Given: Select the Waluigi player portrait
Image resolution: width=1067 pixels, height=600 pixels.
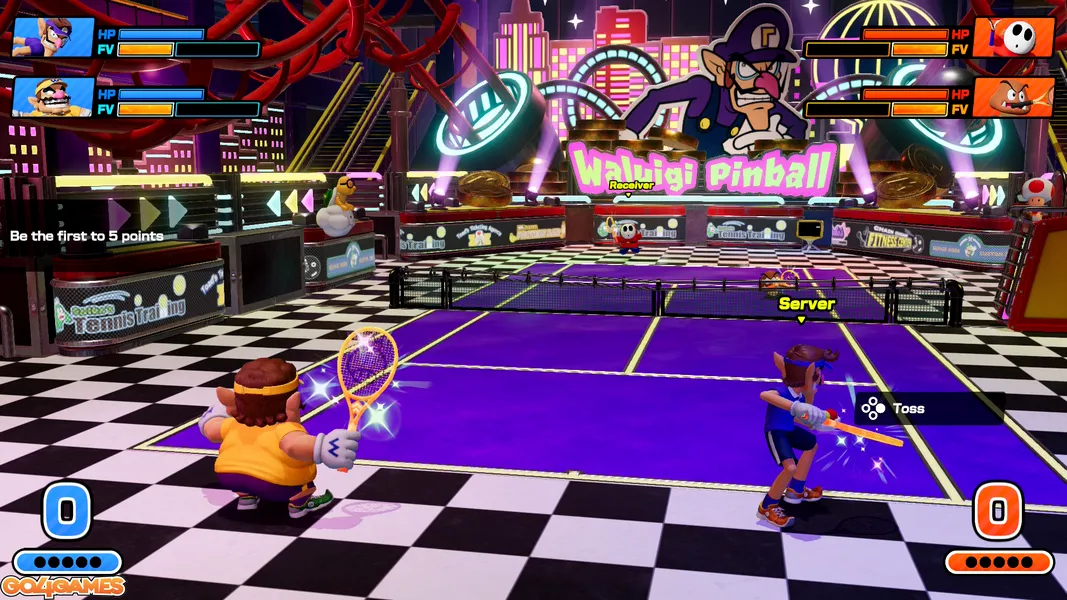Looking at the screenshot, I should pos(53,37).
